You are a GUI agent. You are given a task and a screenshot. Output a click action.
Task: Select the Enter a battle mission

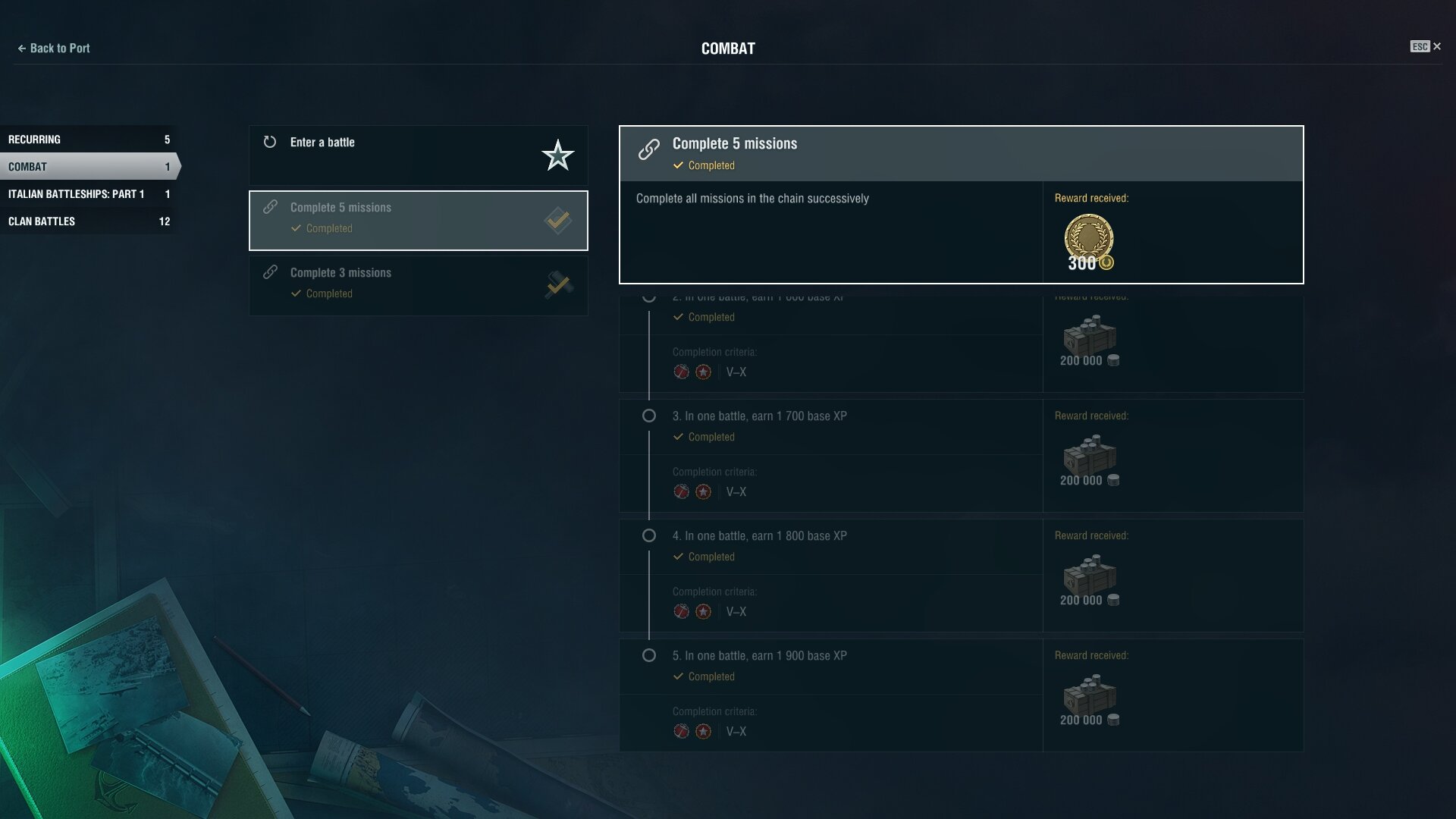click(x=418, y=155)
